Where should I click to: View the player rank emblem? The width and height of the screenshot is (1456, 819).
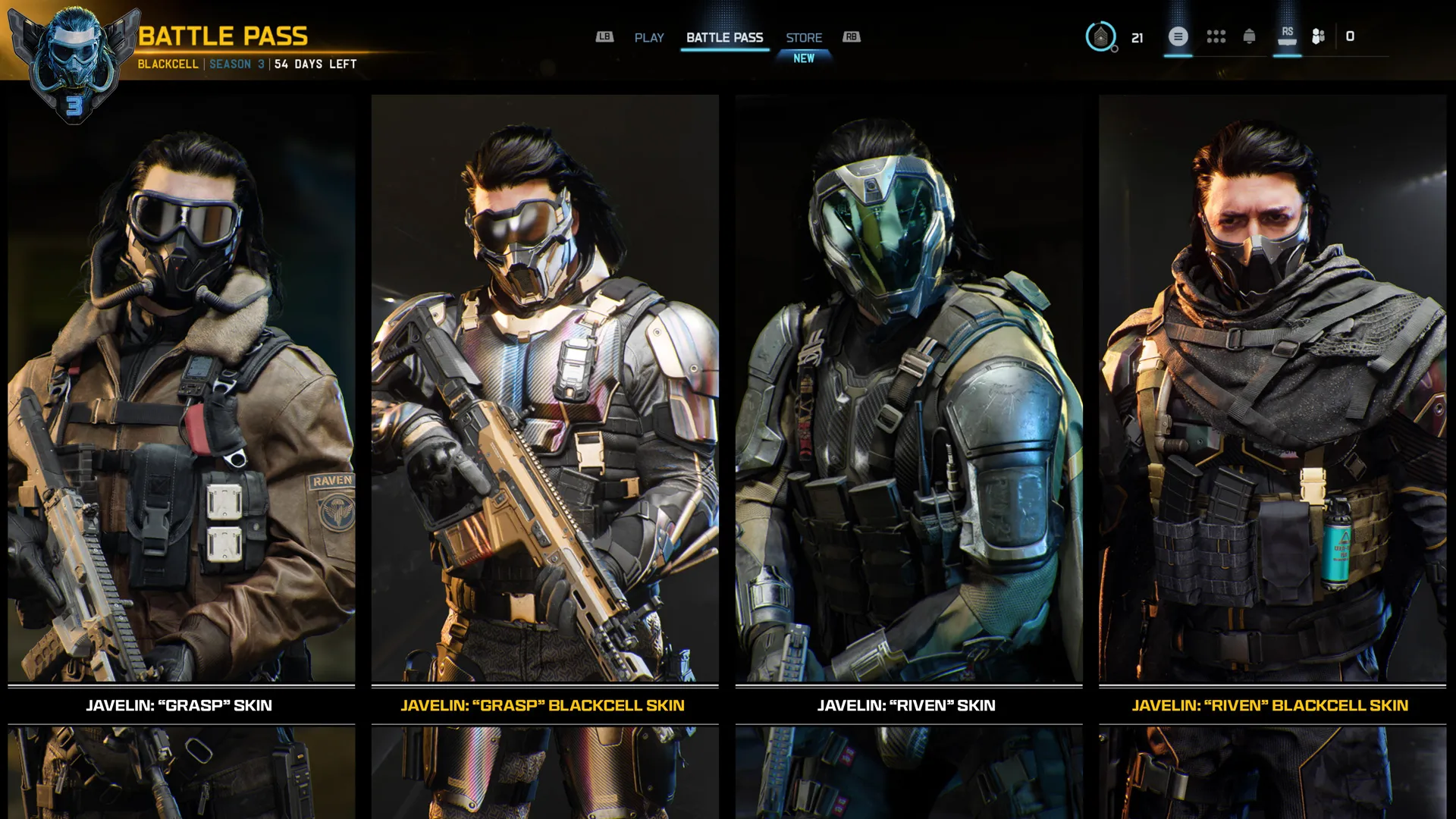[x=1100, y=36]
